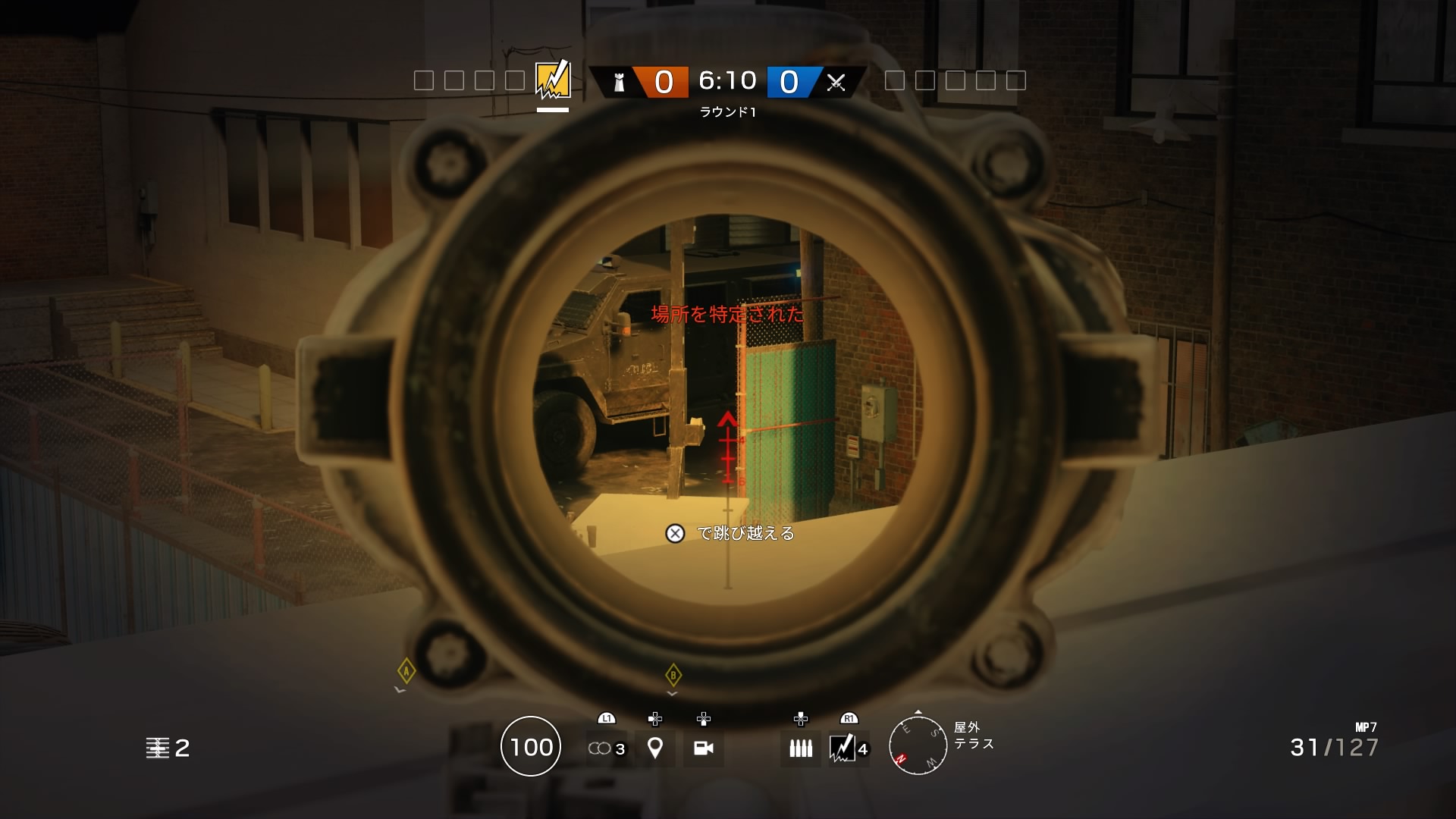Click the compass showing 屋外 テラス
Image resolution: width=1456 pixels, height=819 pixels.
(x=918, y=746)
